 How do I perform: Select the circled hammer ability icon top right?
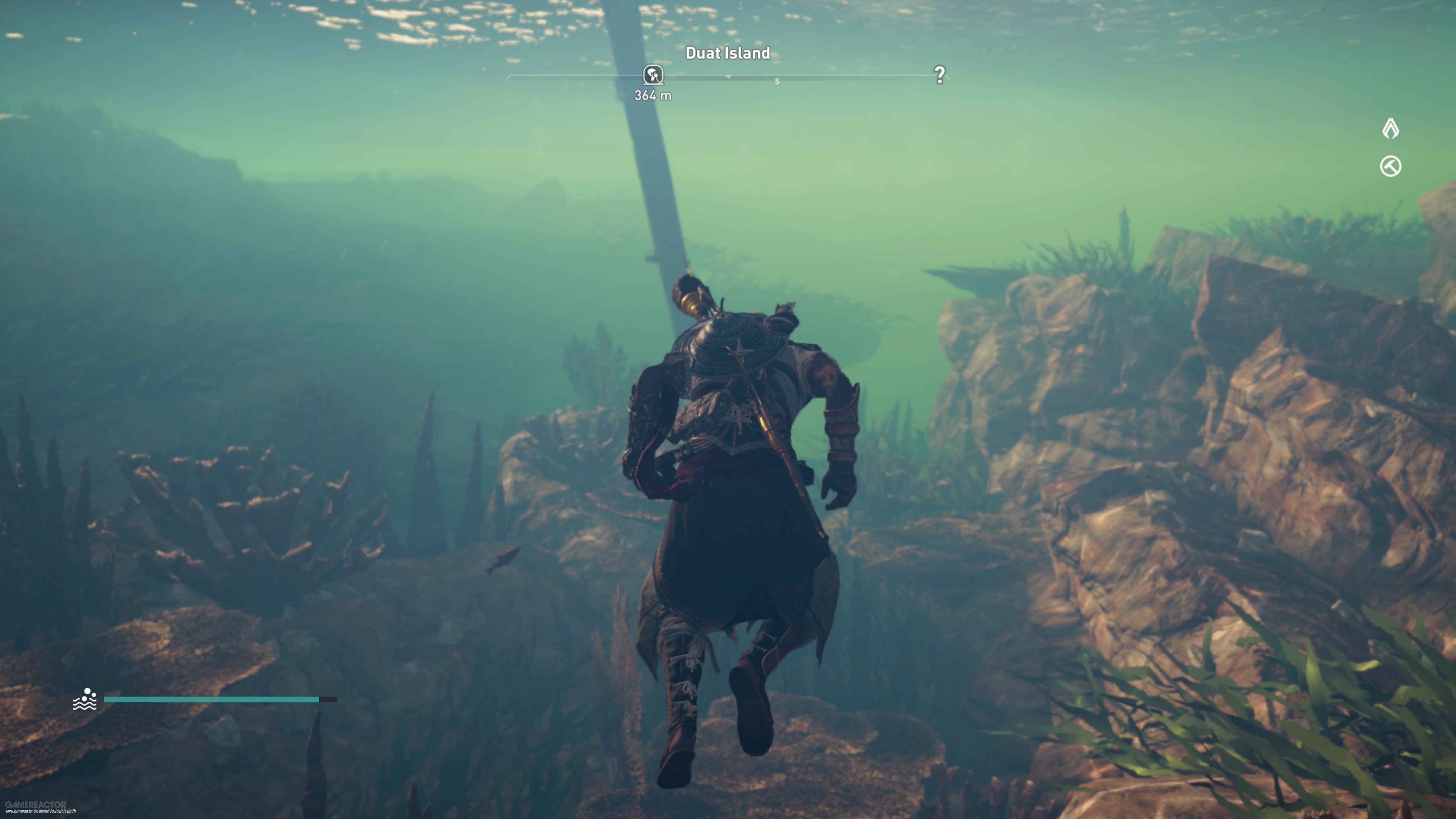tap(1392, 166)
